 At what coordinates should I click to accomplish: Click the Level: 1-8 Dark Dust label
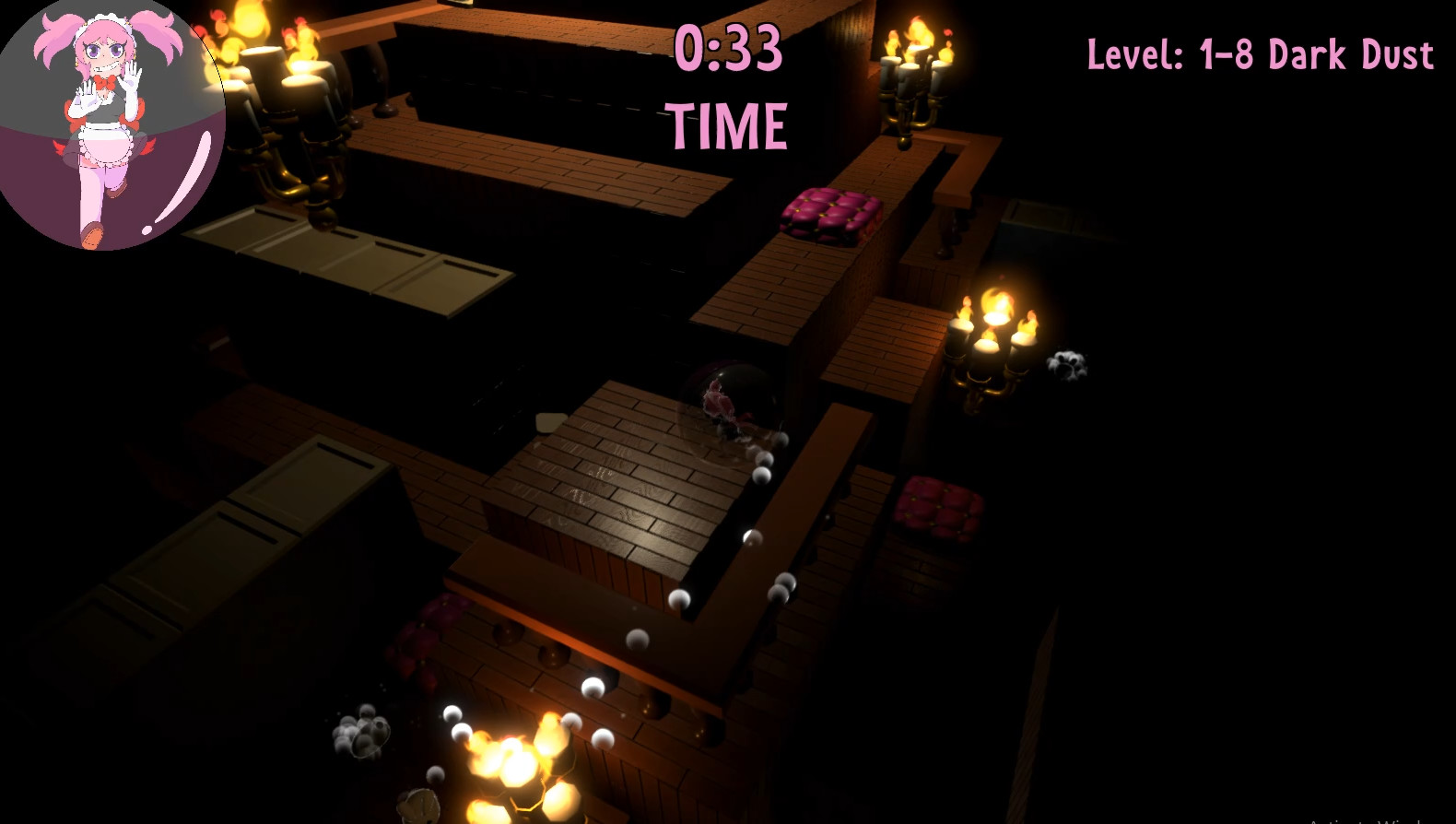tap(1258, 55)
